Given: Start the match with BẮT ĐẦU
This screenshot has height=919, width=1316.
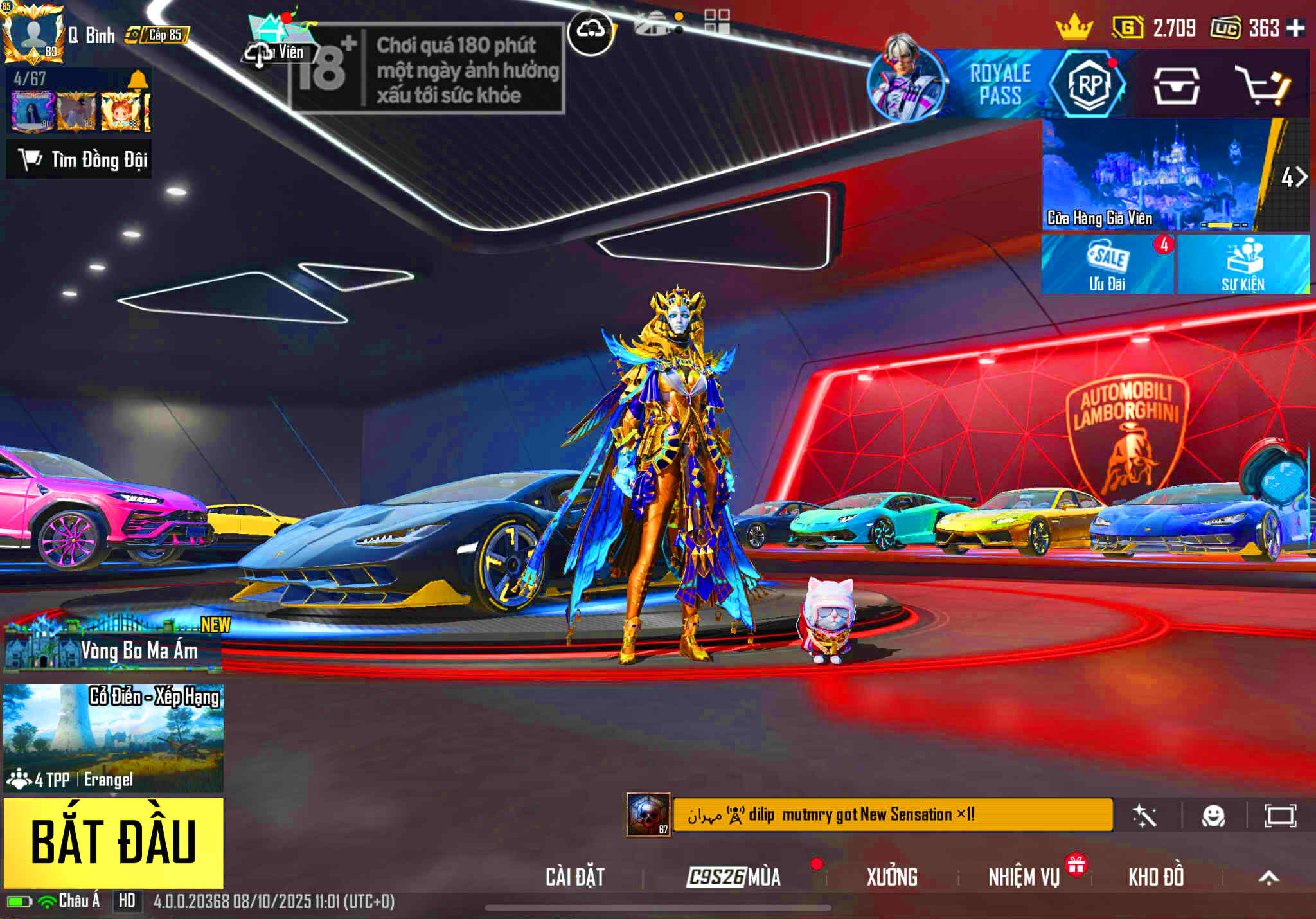Looking at the screenshot, I should tap(114, 843).
